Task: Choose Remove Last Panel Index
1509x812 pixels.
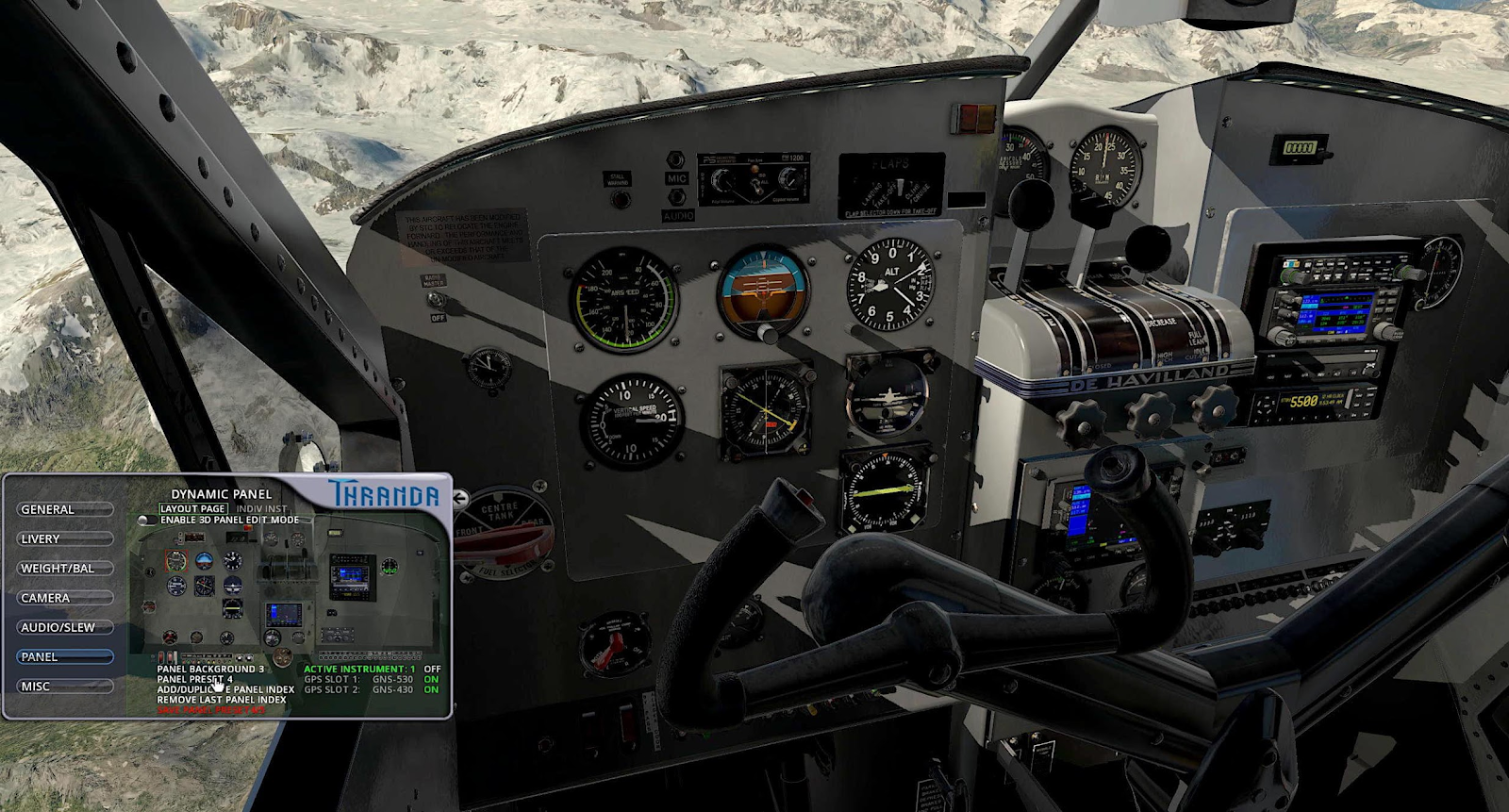Action: point(222,700)
